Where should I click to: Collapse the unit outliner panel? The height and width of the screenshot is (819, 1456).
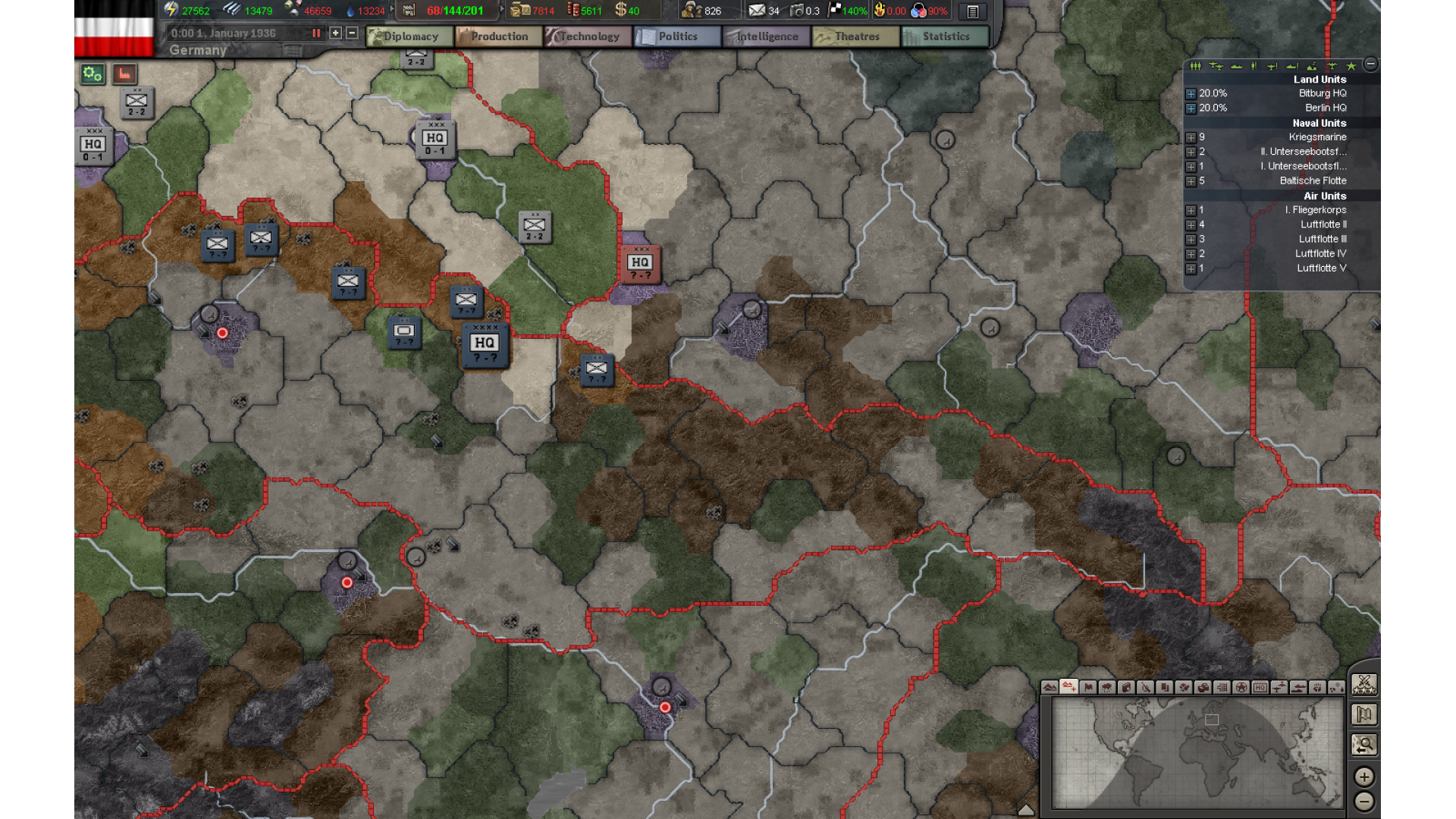click(x=1370, y=64)
